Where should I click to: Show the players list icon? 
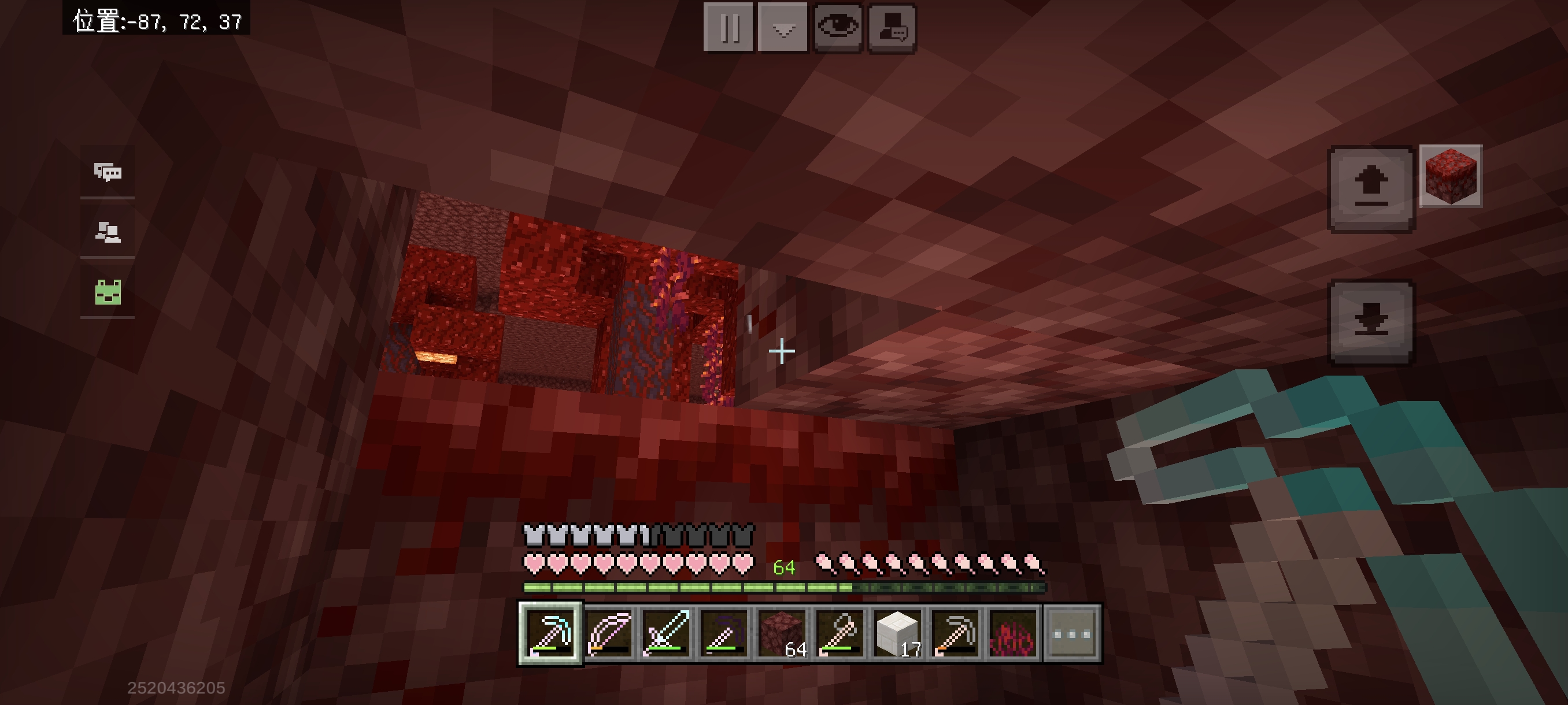pyautogui.click(x=108, y=232)
